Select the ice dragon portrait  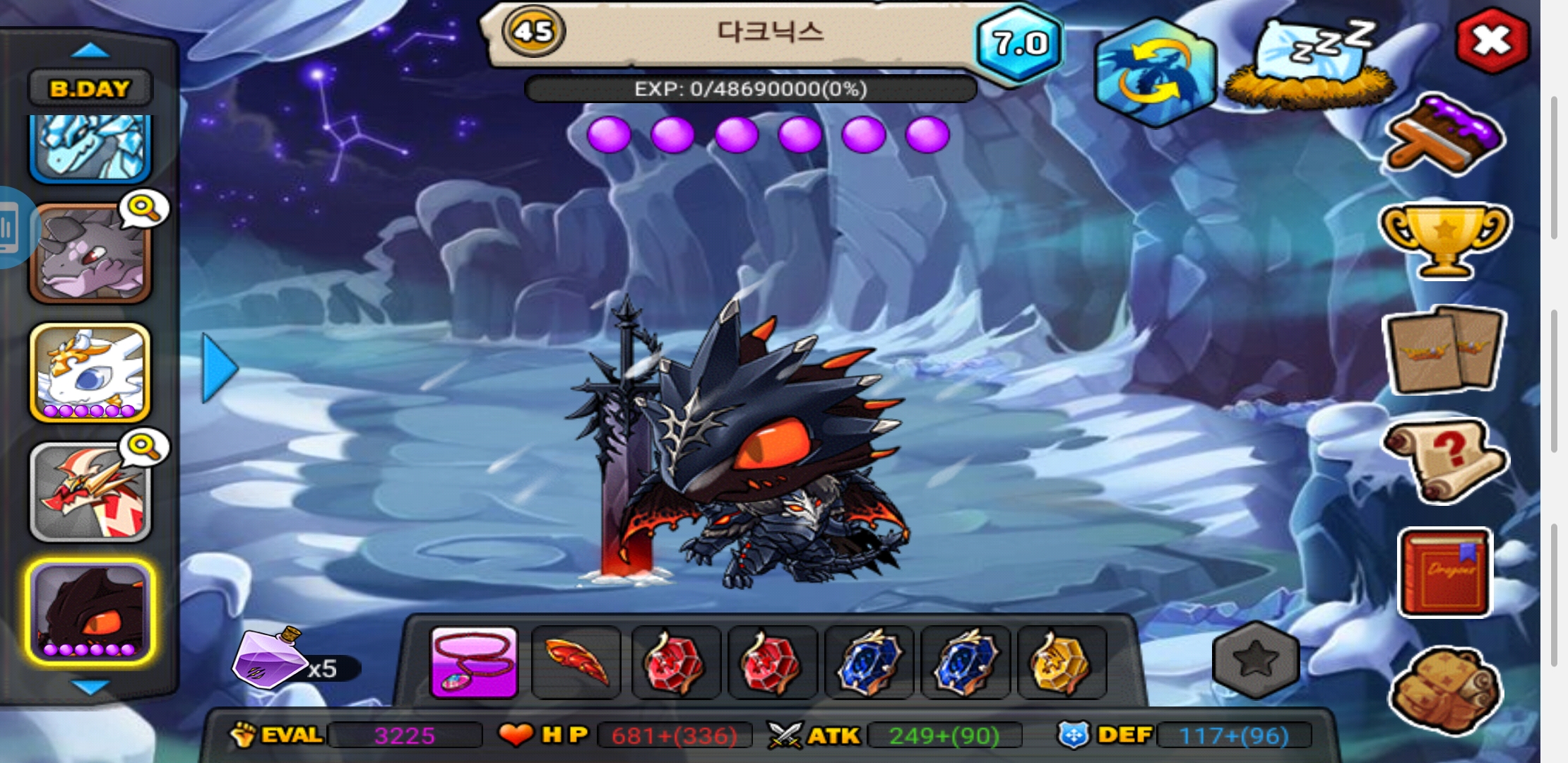tap(90, 147)
